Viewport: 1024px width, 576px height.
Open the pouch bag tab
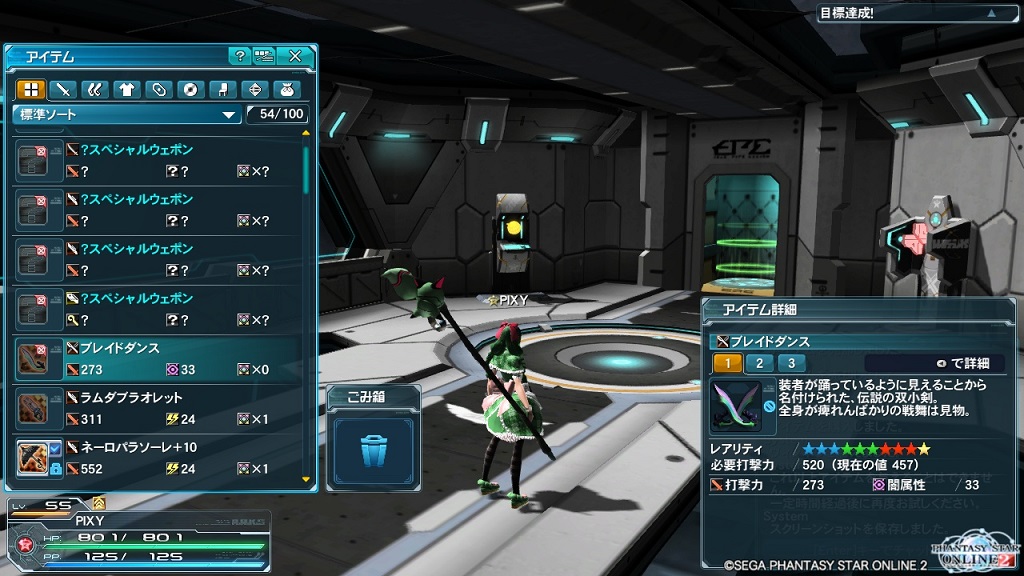285,89
